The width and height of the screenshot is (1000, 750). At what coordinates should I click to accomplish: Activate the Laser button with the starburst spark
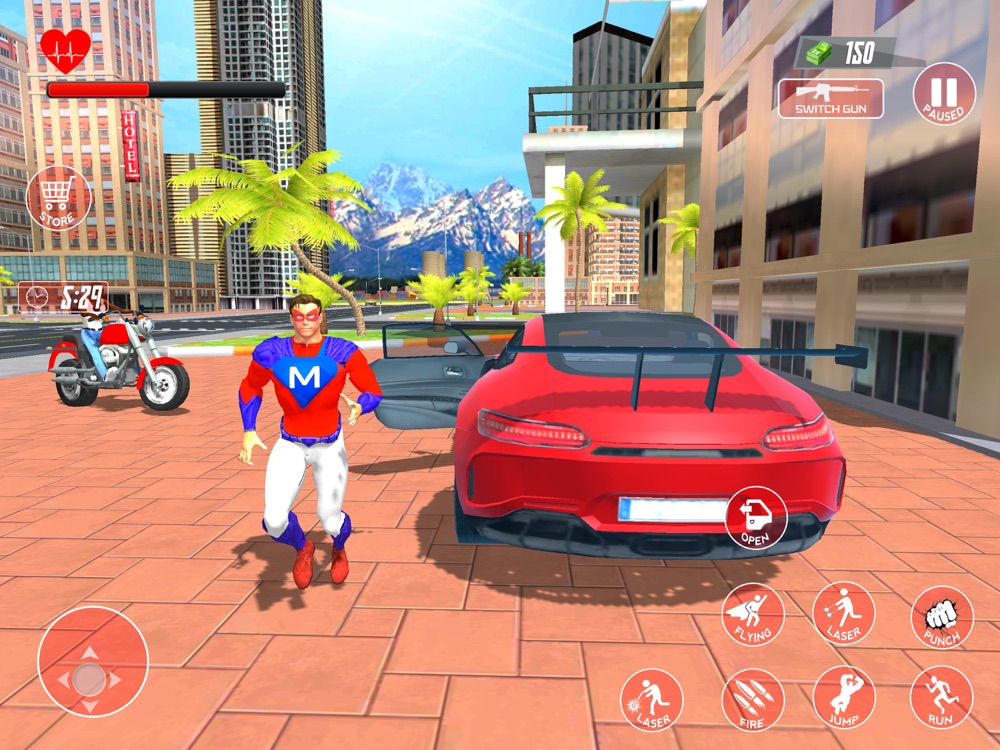click(x=651, y=699)
